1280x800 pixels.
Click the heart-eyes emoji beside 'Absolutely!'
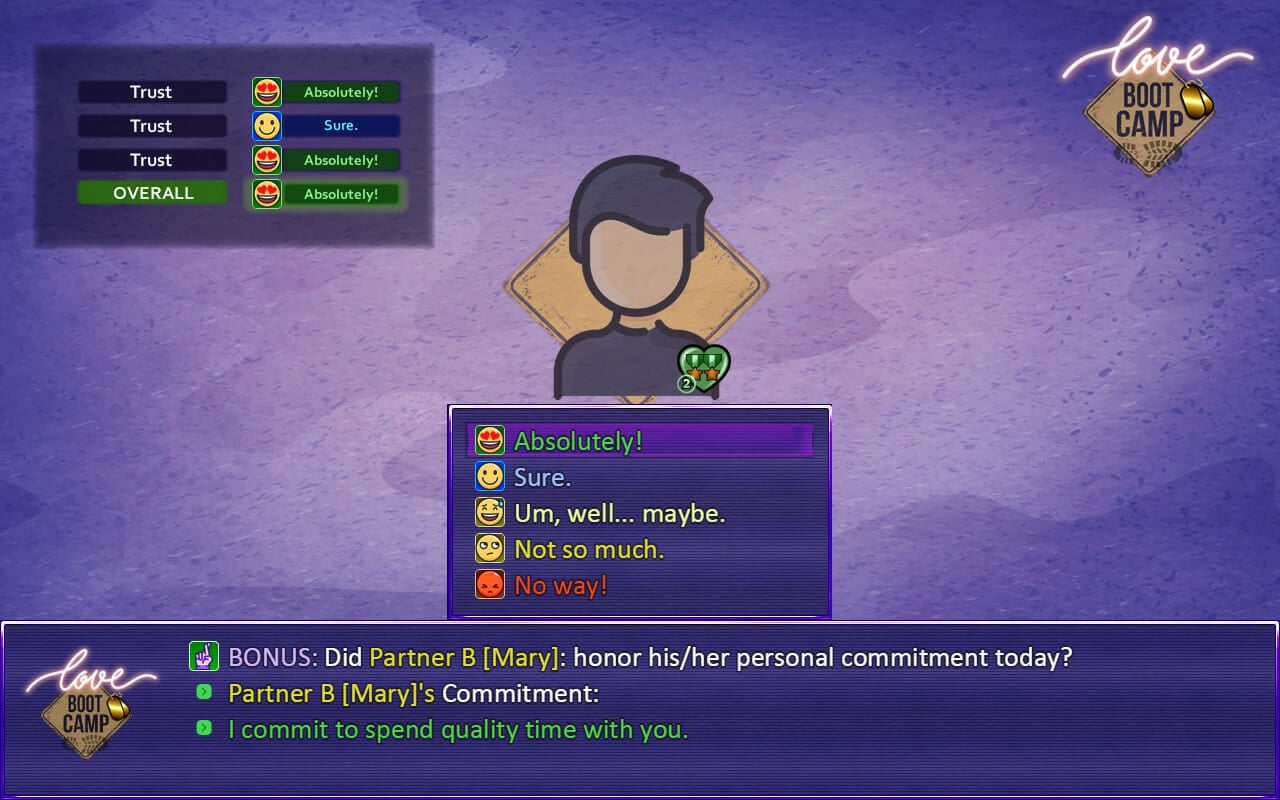[489, 438]
